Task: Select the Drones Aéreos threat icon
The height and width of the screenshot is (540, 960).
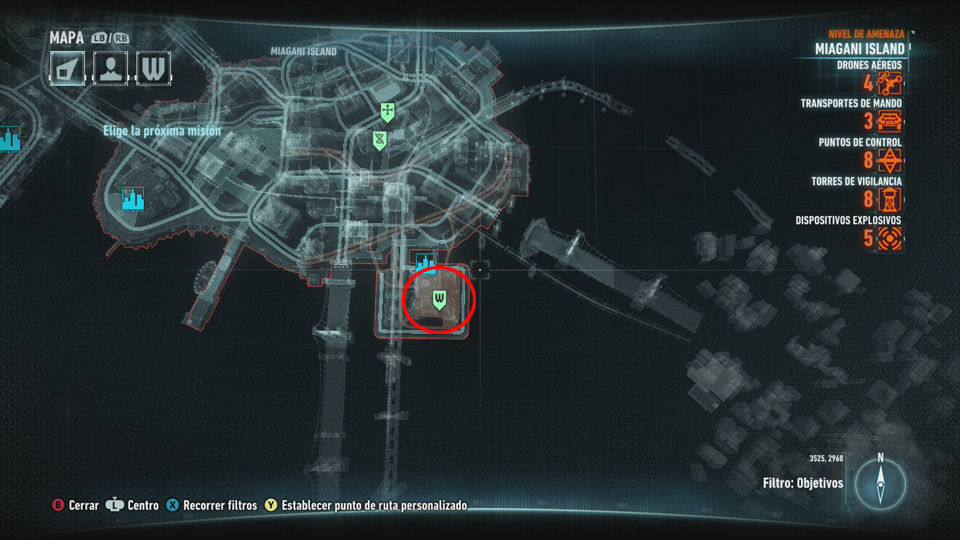Action: click(x=889, y=84)
